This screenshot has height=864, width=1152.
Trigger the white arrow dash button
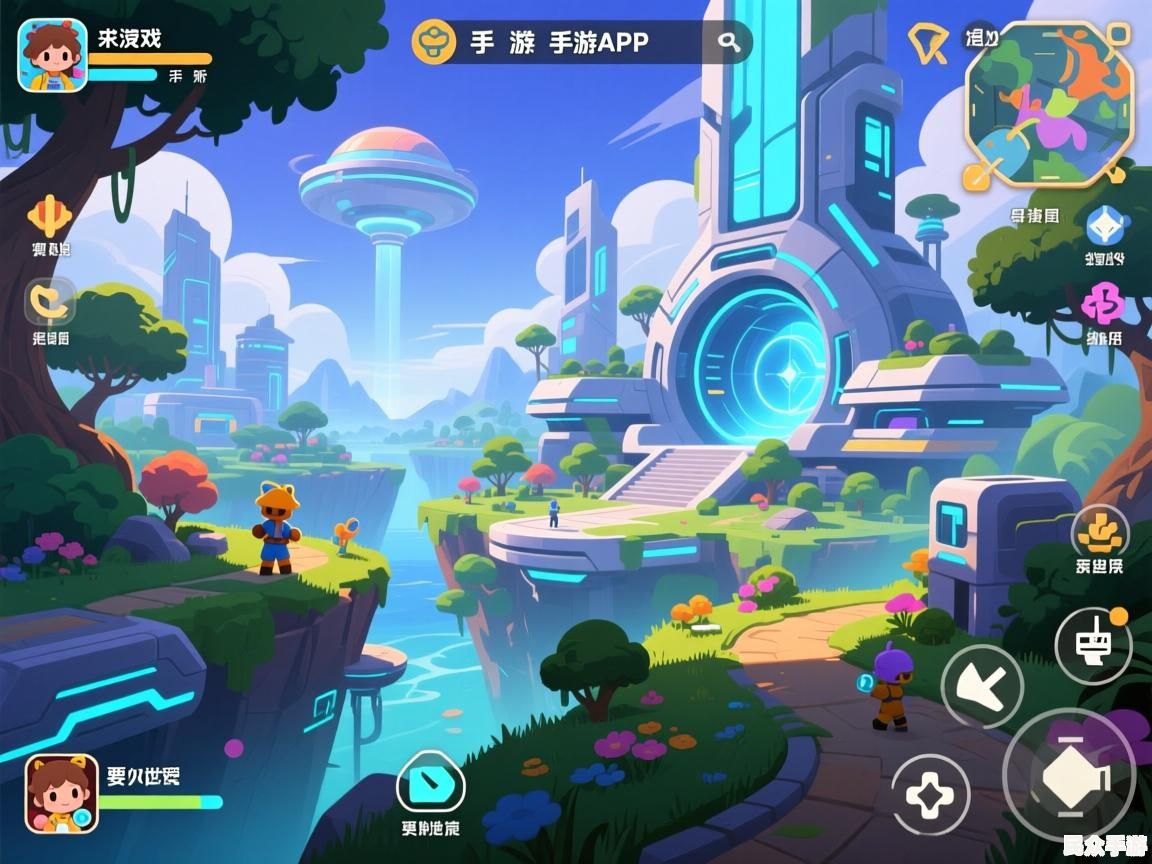coord(982,686)
